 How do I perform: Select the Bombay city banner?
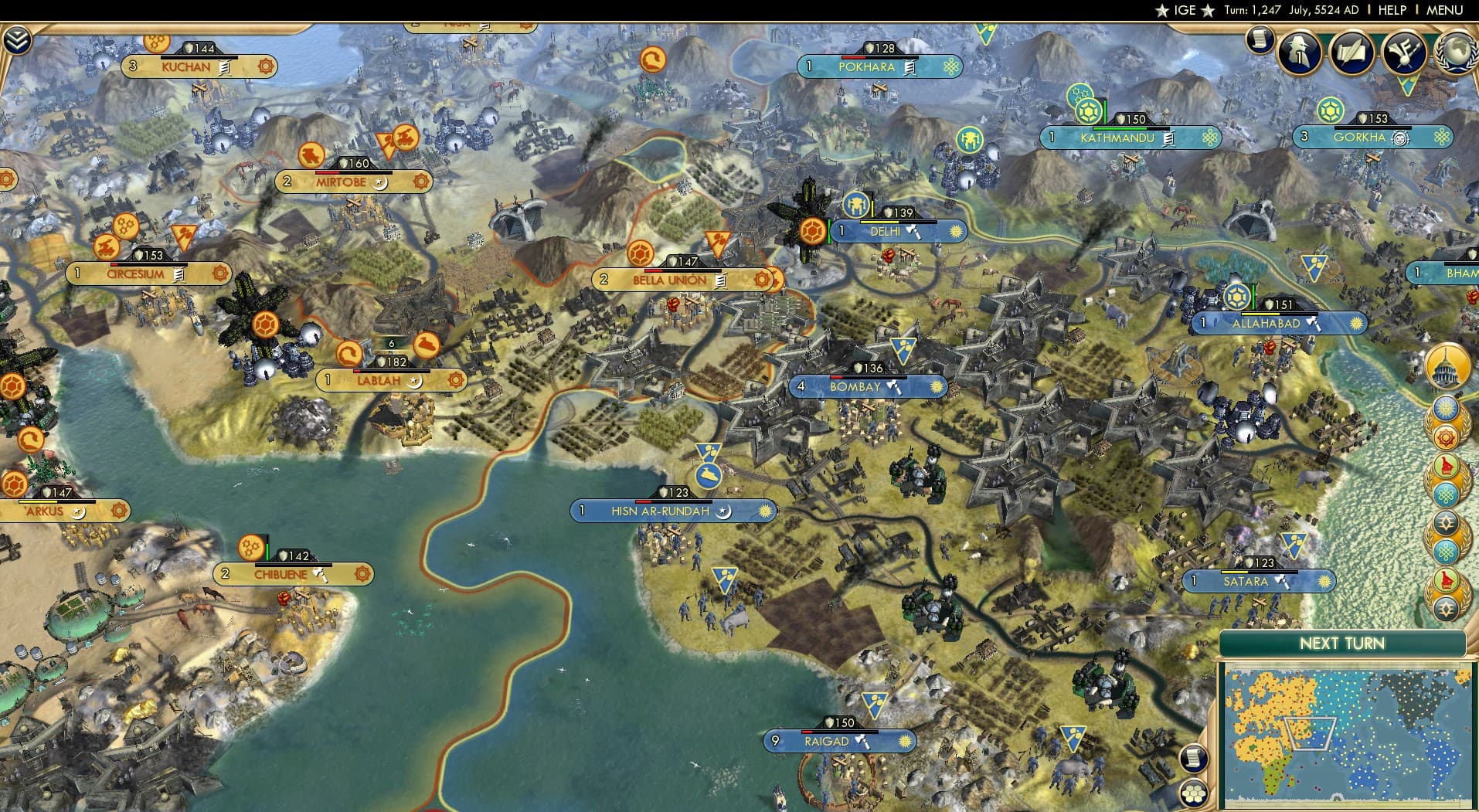(x=849, y=386)
